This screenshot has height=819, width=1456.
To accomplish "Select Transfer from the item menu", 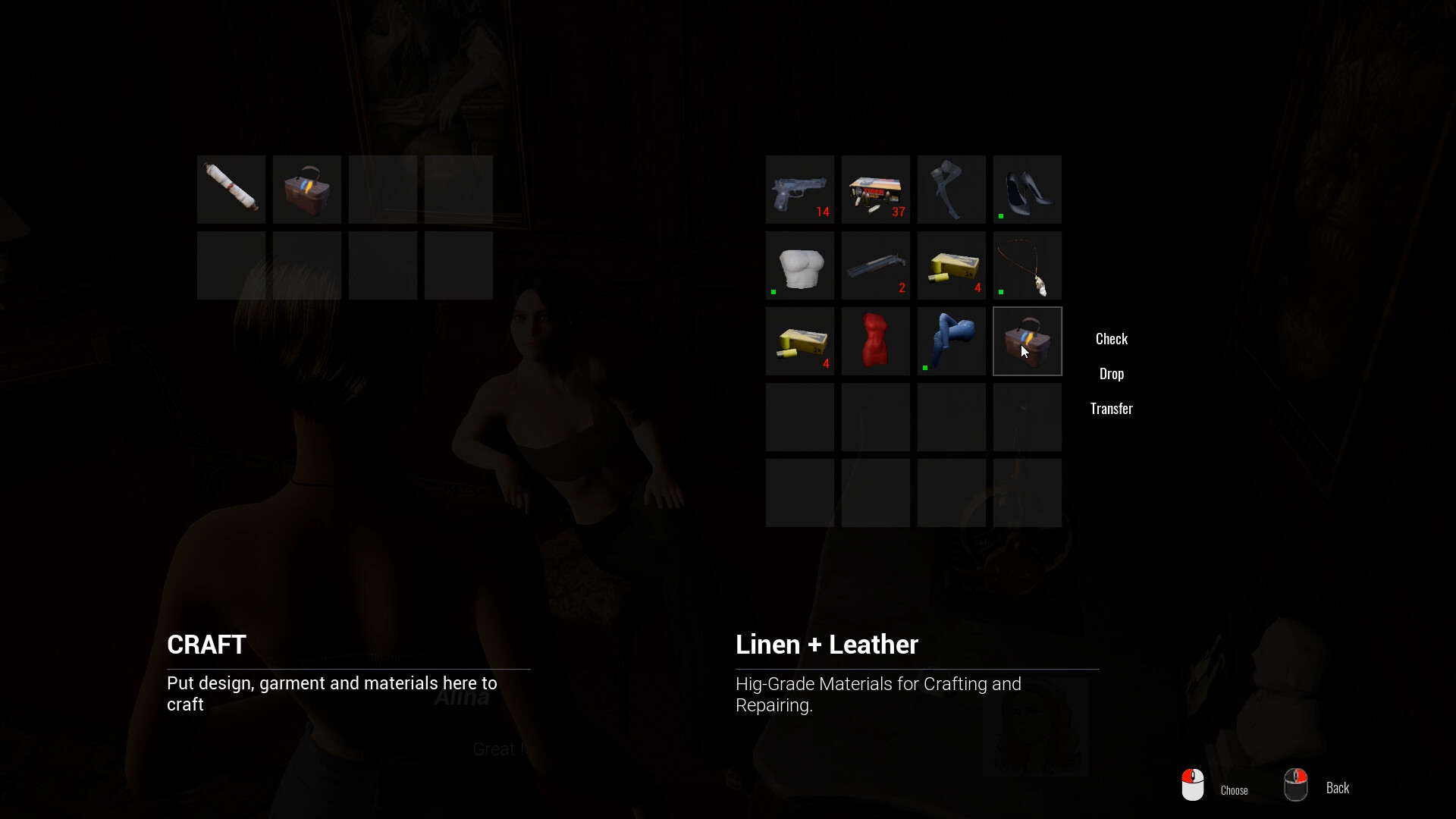I will (1111, 409).
